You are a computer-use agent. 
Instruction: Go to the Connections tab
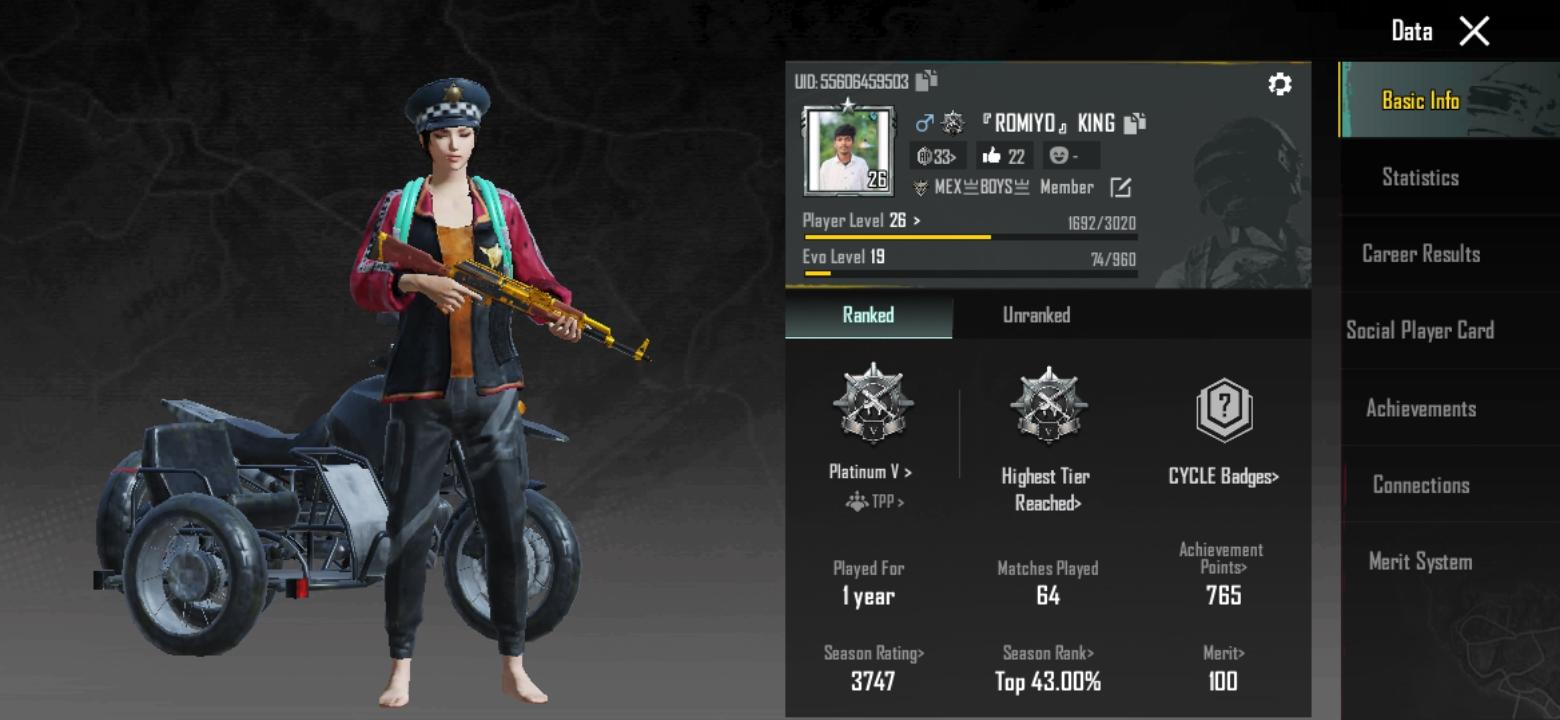pos(1420,485)
